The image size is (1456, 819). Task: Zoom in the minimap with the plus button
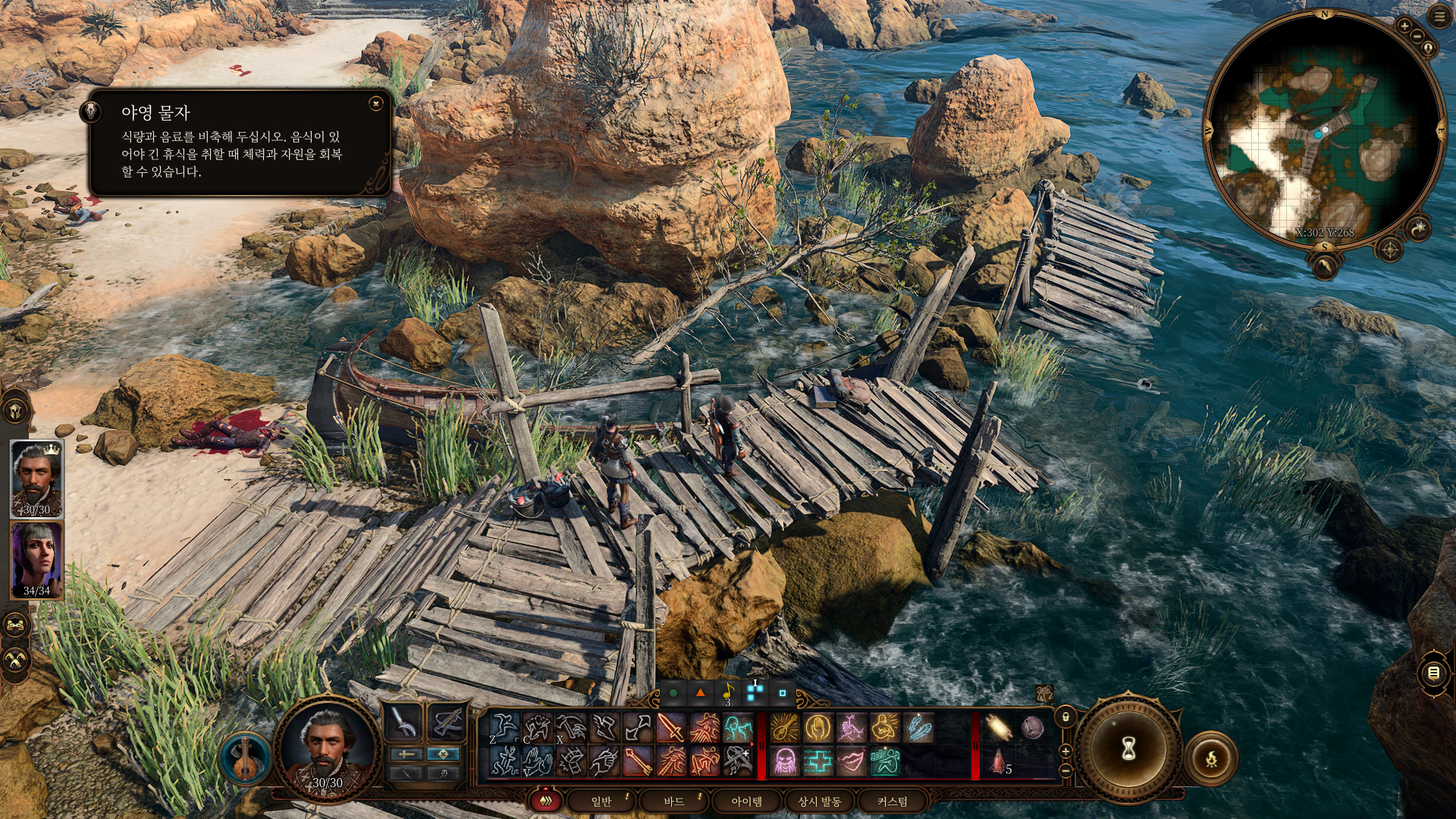pyautogui.click(x=1404, y=27)
